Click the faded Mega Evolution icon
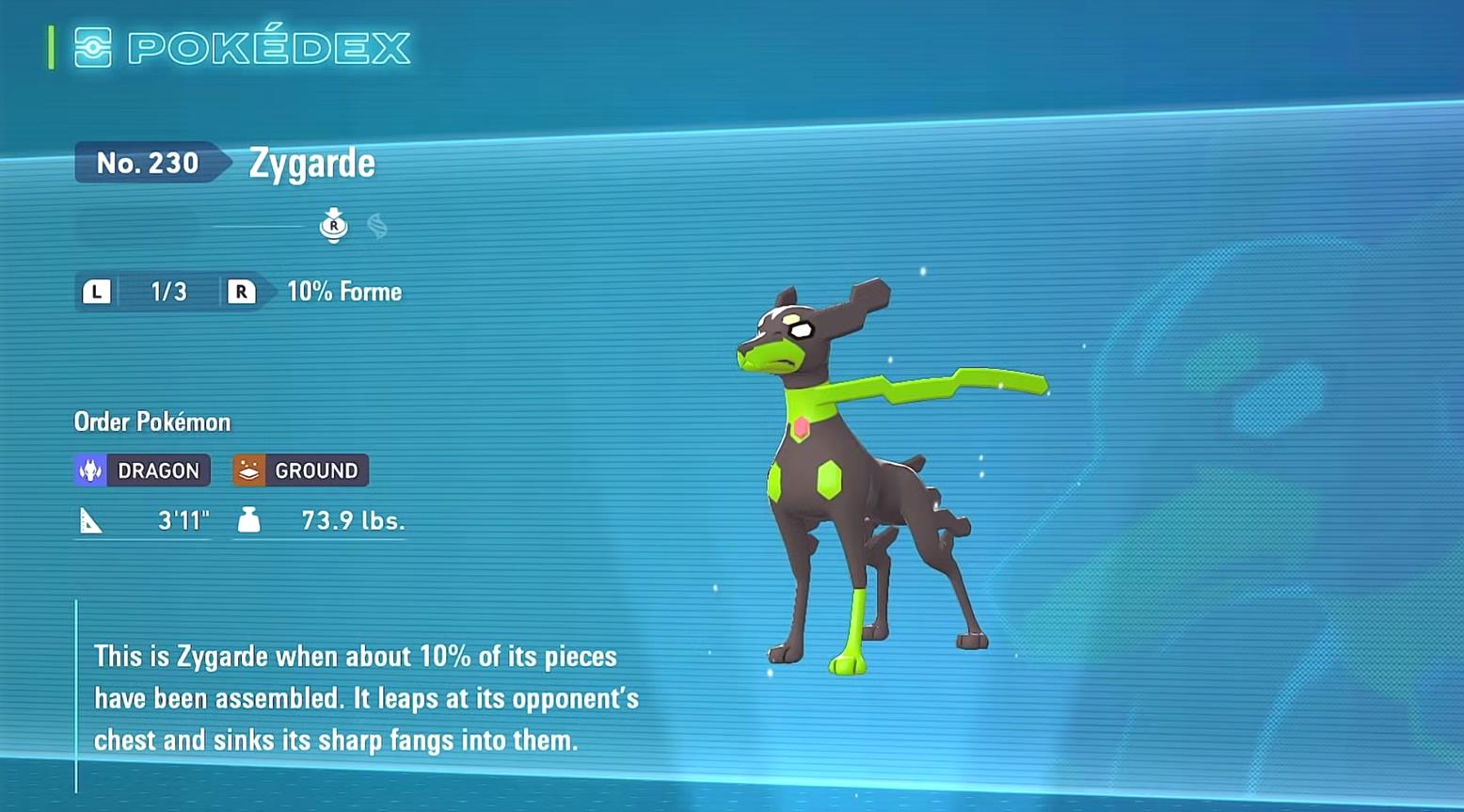Viewport: 1464px width, 812px height. click(x=377, y=226)
